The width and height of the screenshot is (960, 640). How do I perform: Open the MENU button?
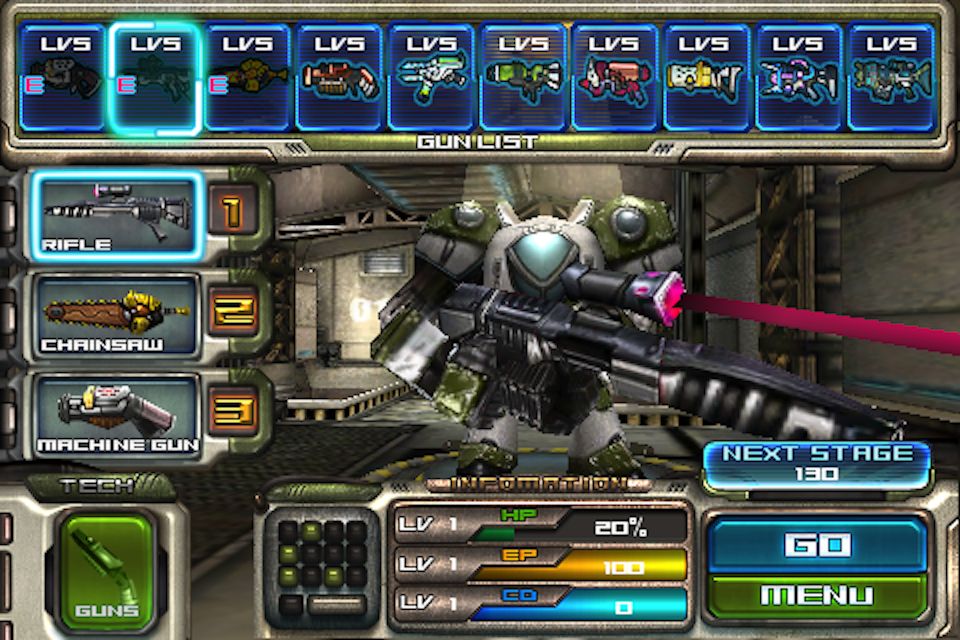click(x=816, y=596)
